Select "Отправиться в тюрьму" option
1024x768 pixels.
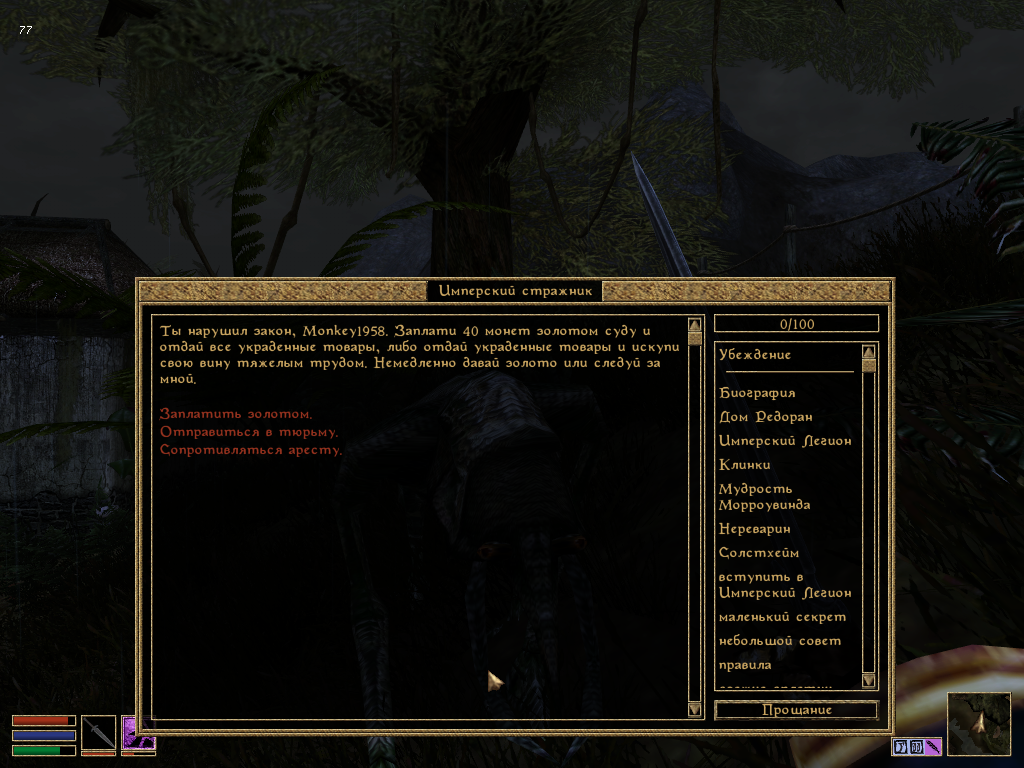249,432
